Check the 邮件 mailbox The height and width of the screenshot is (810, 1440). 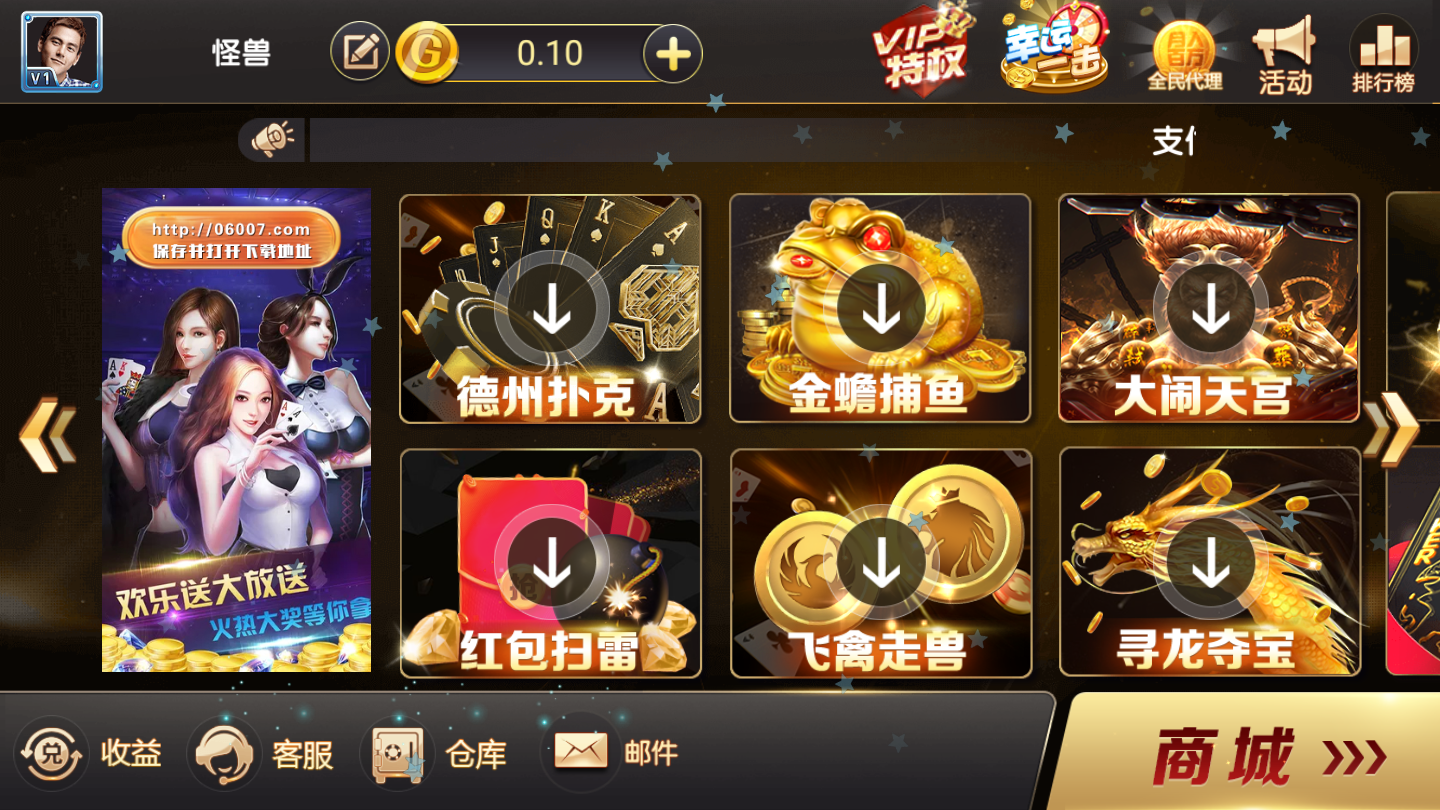pos(615,755)
